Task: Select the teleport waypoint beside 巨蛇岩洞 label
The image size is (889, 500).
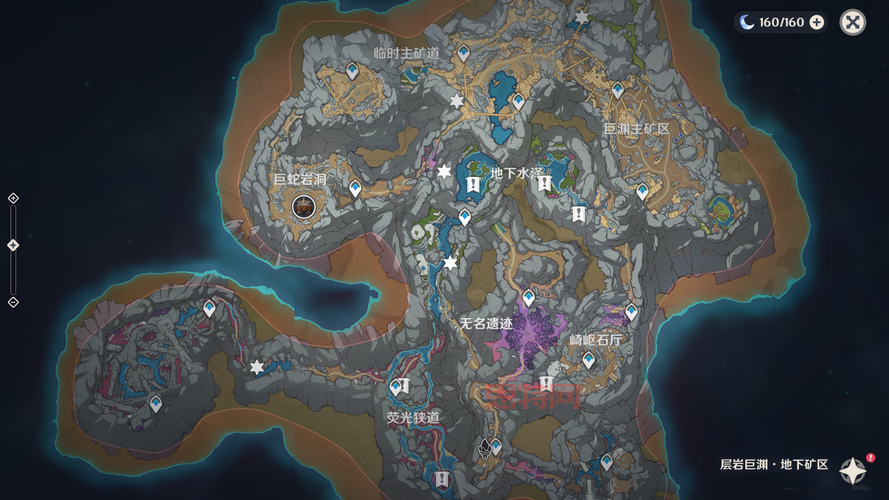Action: tap(355, 187)
